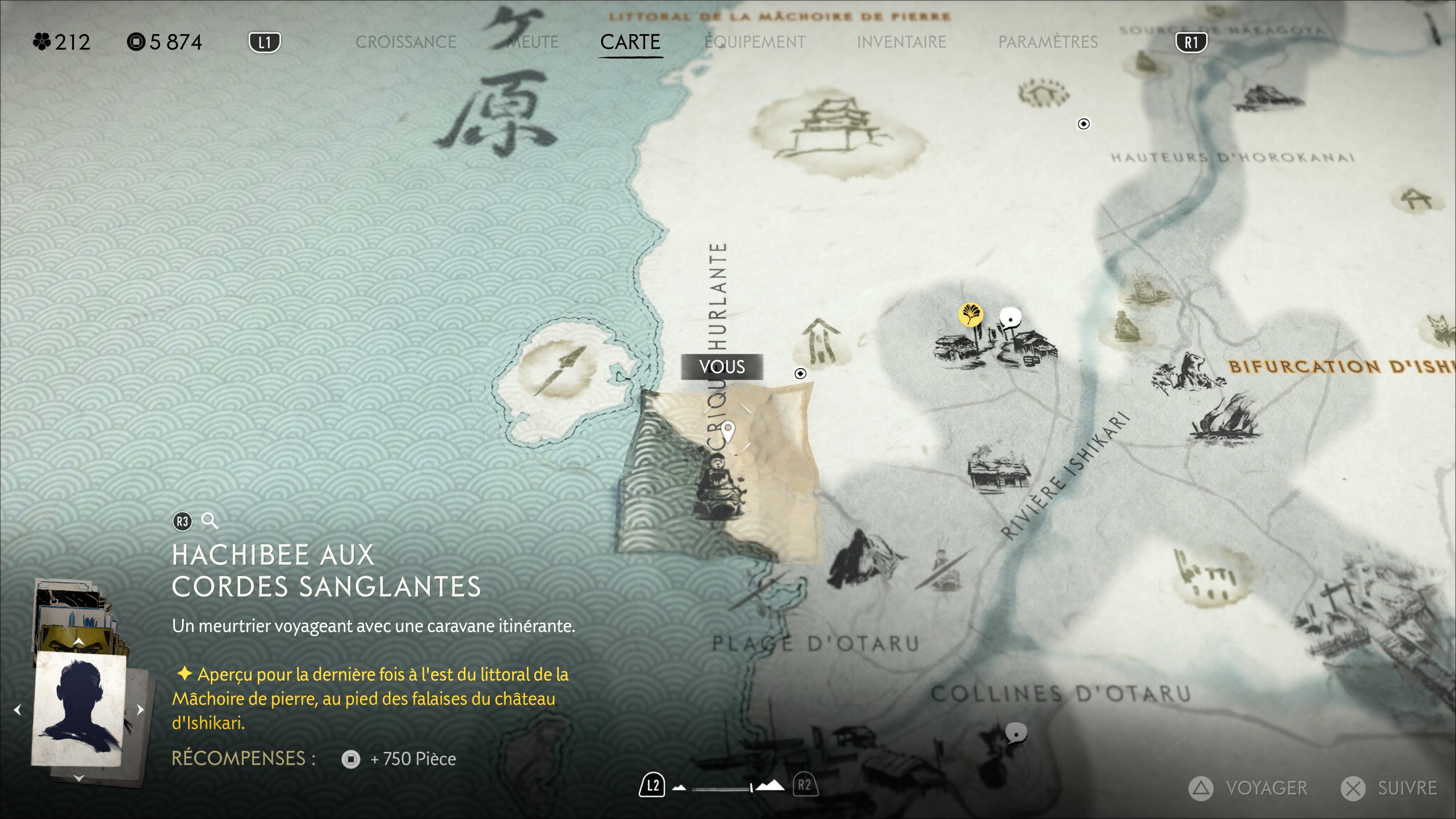
Task: Click the magnifier icon above bounty title
Action: point(210,521)
